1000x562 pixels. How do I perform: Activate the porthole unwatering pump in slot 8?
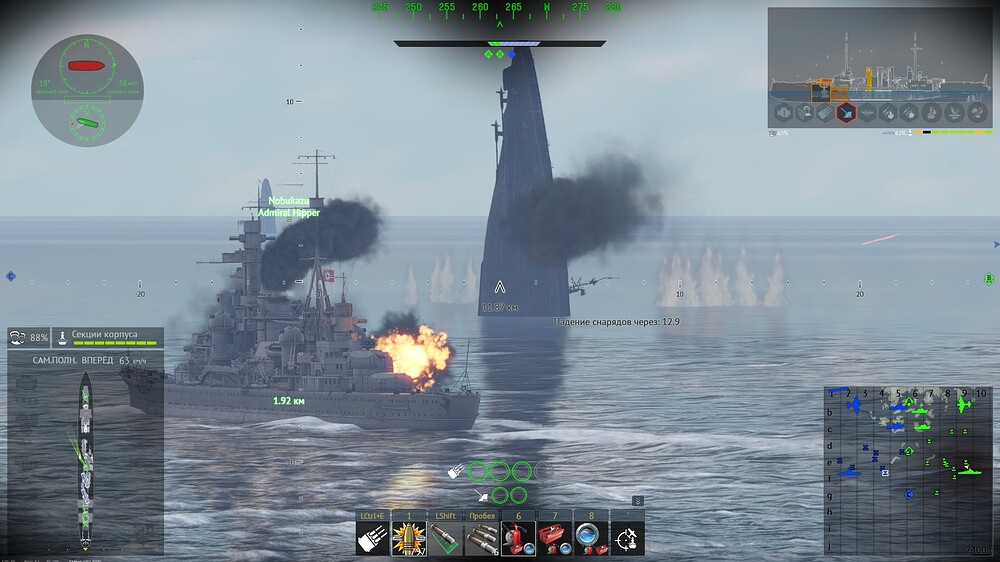[x=589, y=538]
